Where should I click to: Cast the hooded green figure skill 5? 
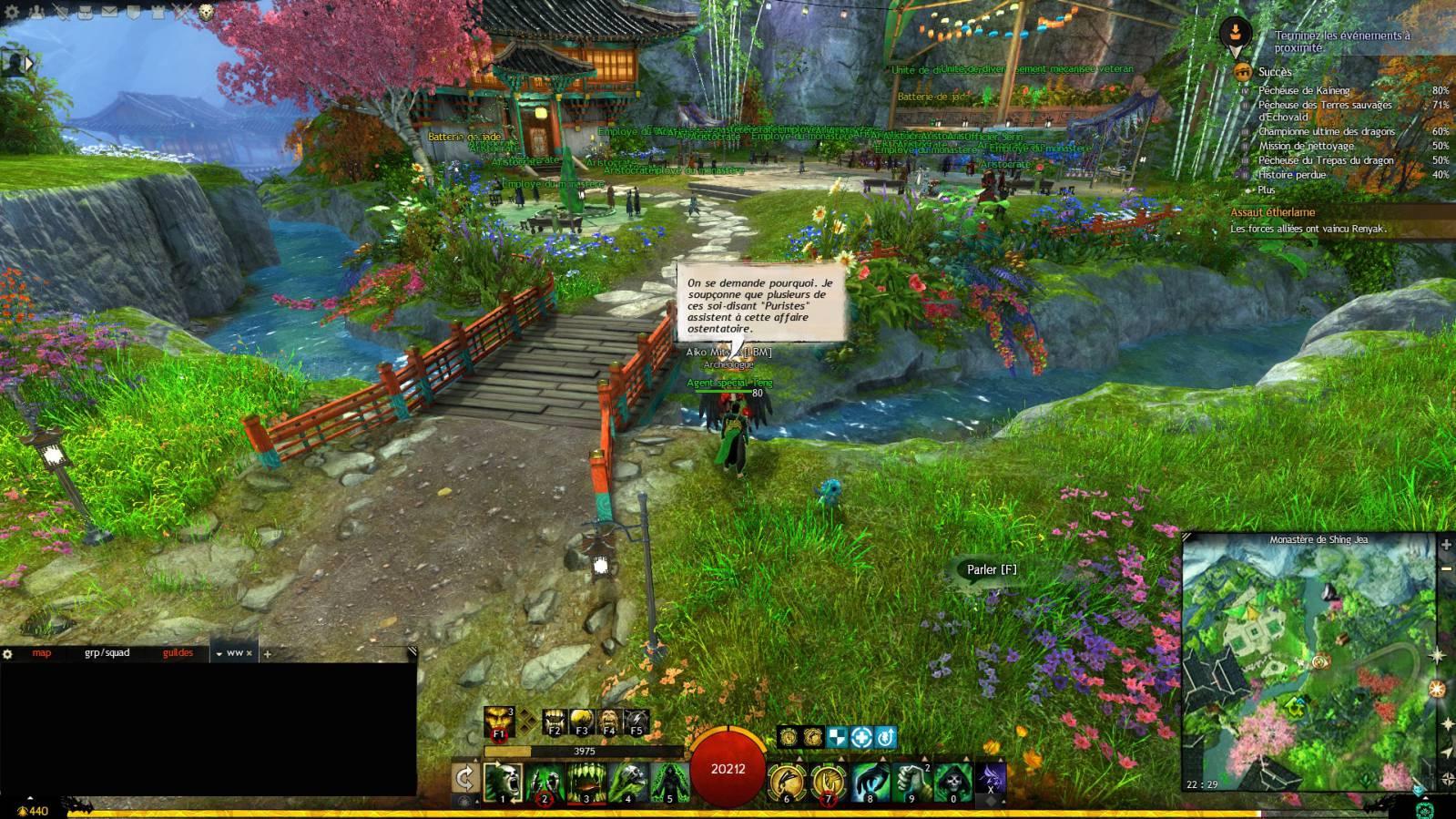point(669,783)
